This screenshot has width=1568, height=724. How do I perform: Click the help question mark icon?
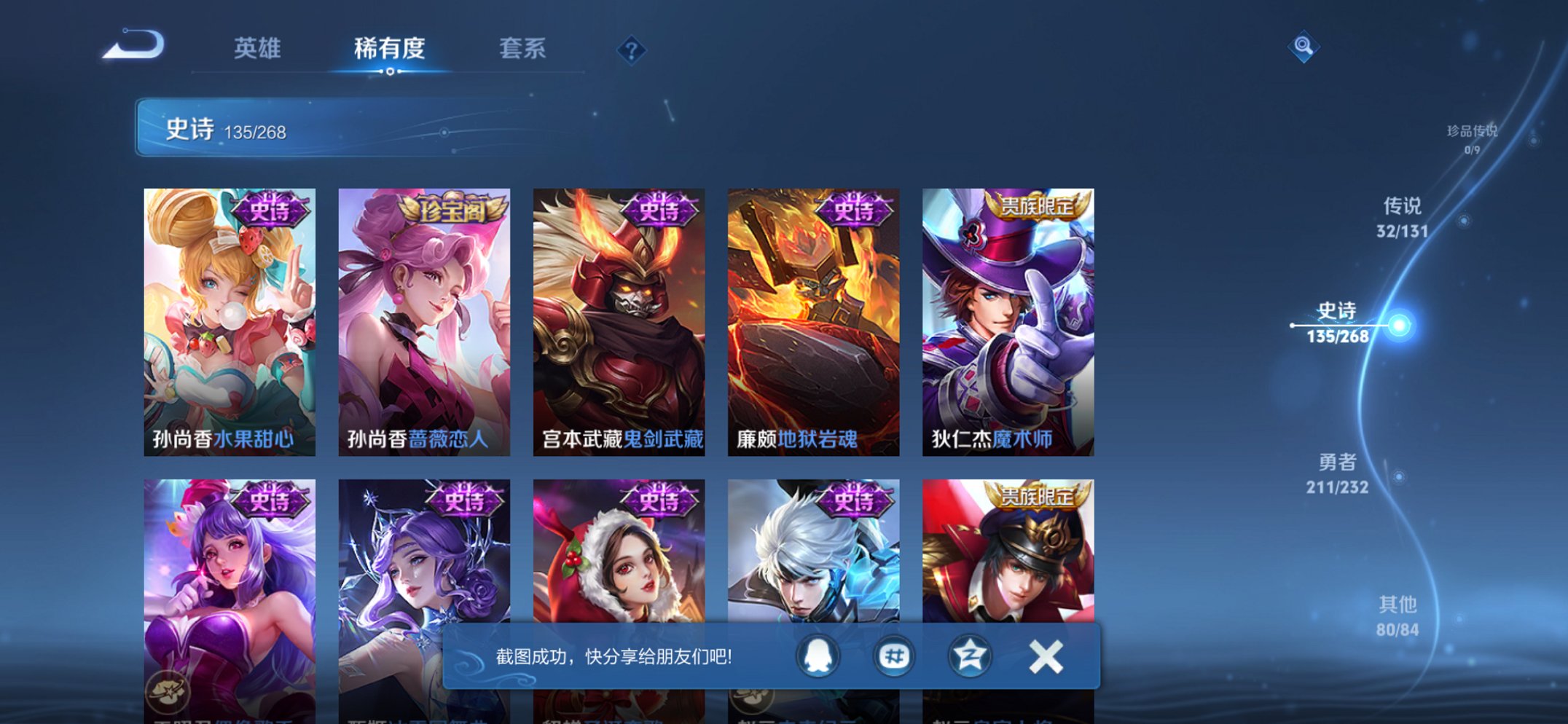pos(632,49)
